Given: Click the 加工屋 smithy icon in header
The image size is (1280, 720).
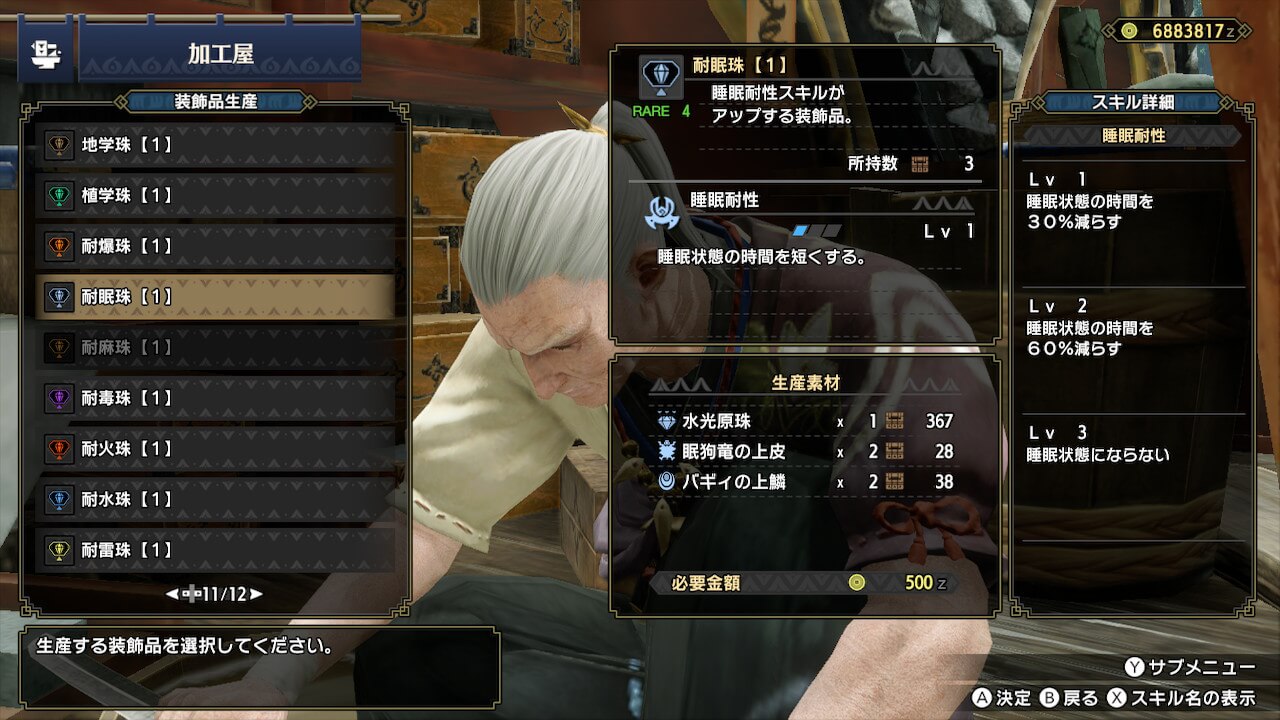Looking at the screenshot, I should (45, 54).
